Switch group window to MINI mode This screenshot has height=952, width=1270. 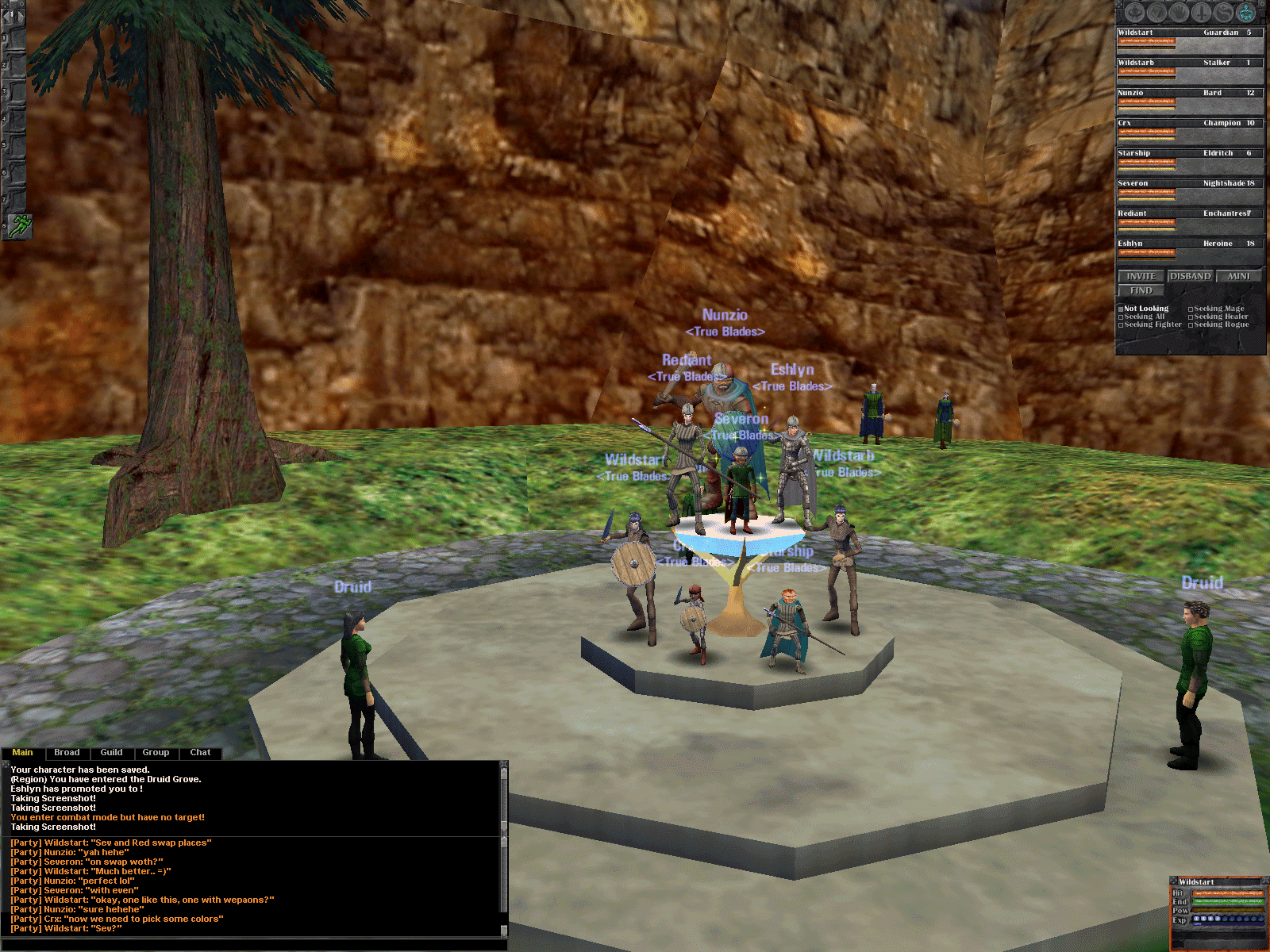pyautogui.click(x=1238, y=276)
